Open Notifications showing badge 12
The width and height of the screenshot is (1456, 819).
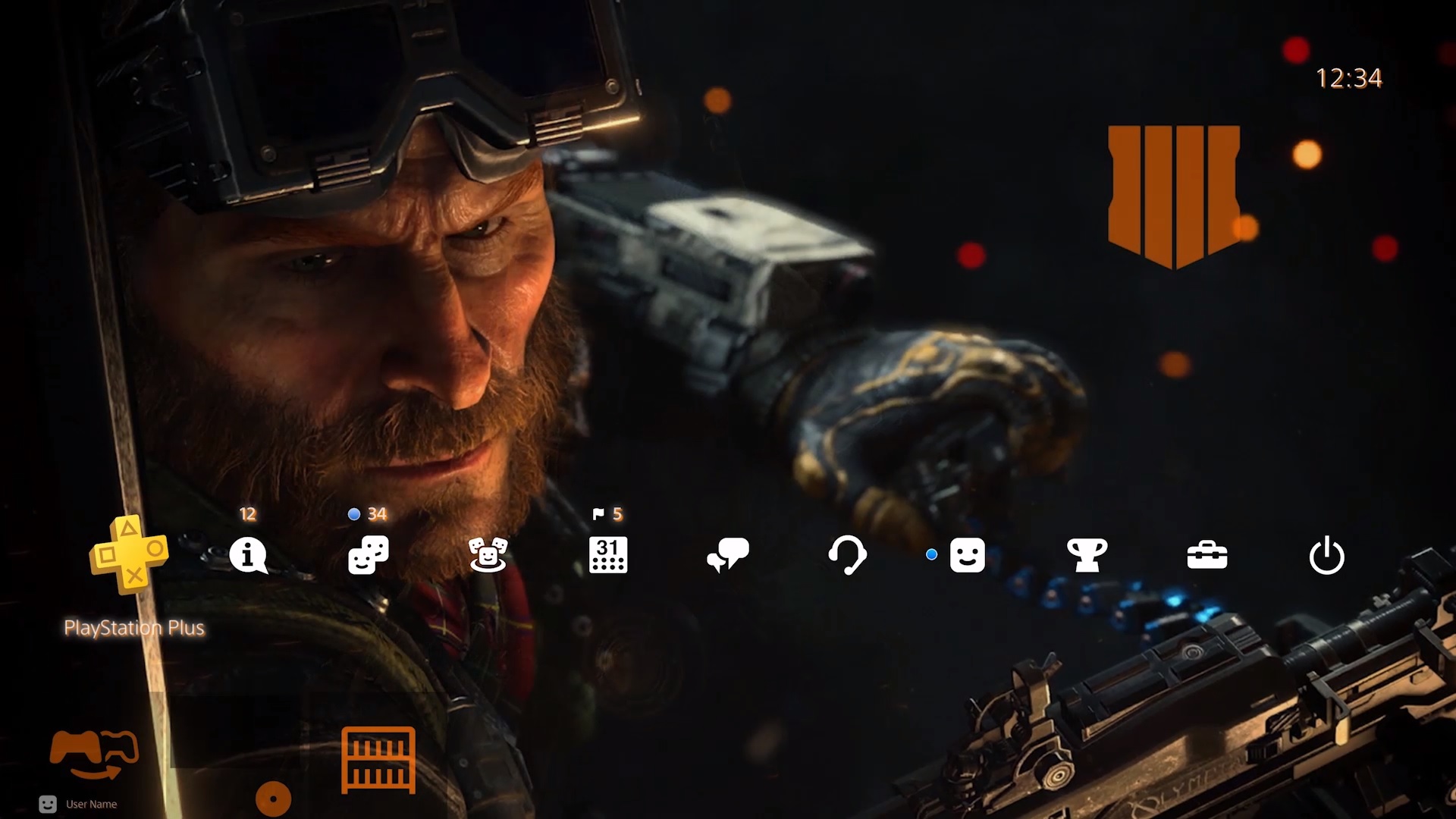(x=248, y=556)
